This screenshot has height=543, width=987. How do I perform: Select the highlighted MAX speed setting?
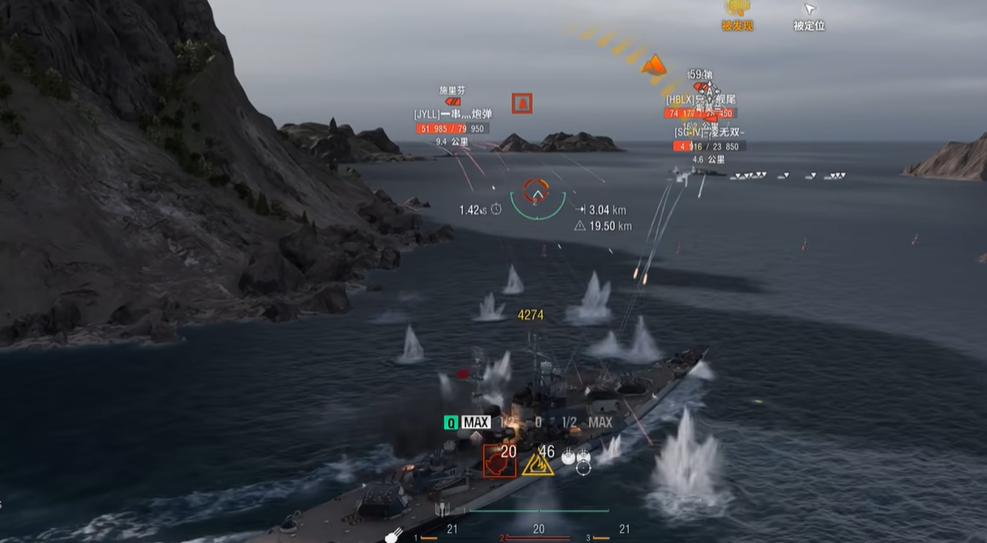coord(476,422)
